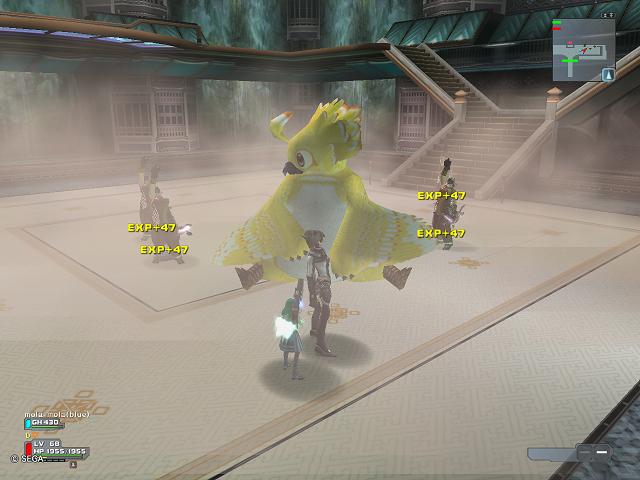The height and width of the screenshot is (480, 640).
Task: Select the palette slot with the white bar
Action: [600, 452]
